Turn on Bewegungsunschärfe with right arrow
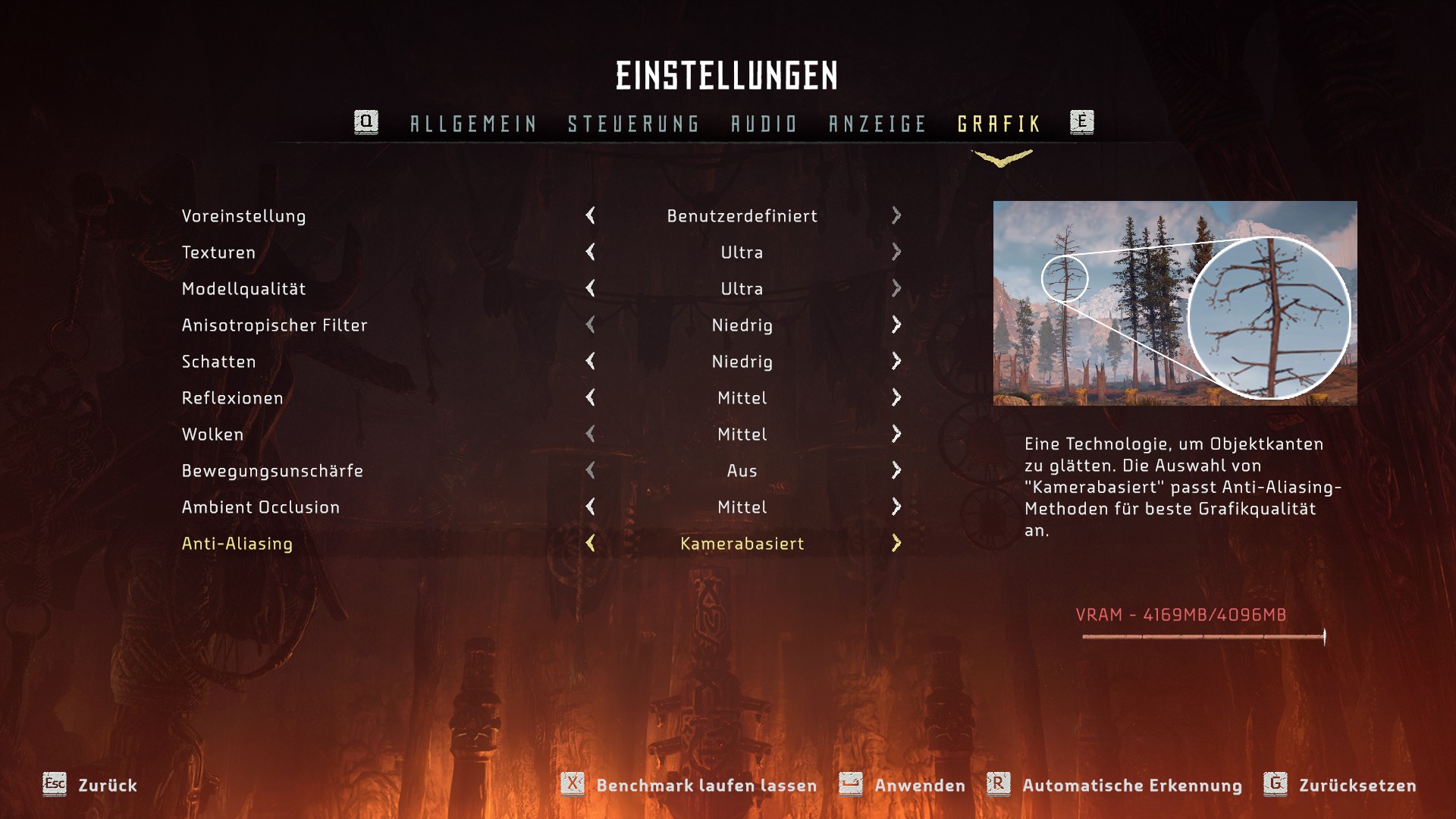1456x819 pixels. click(x=896, y=470)
